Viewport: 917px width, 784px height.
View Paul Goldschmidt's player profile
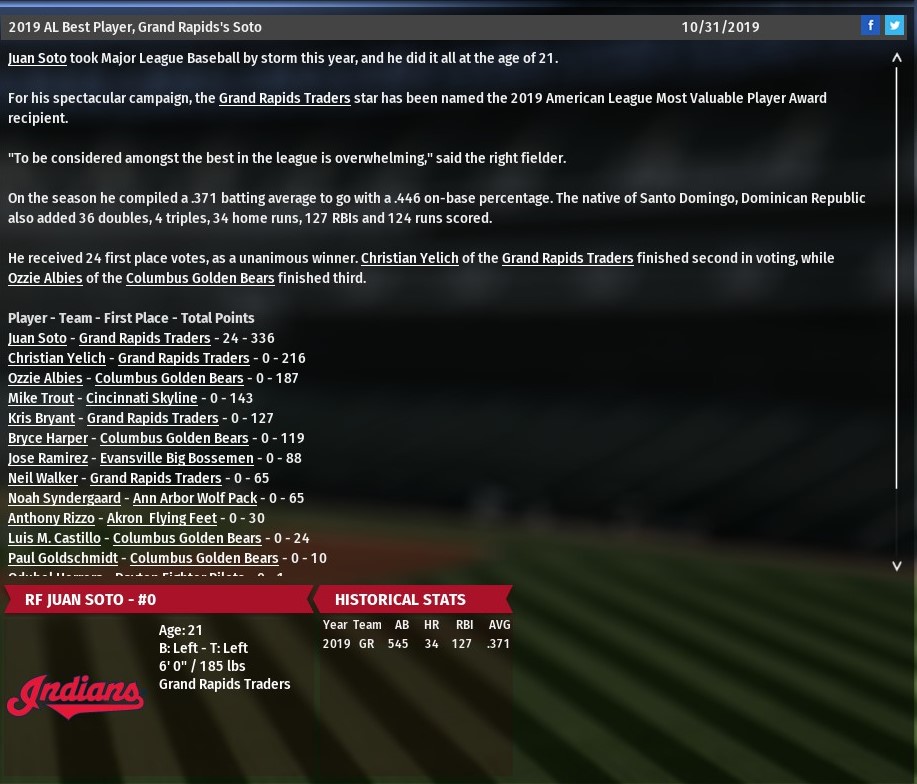(62, 558)
